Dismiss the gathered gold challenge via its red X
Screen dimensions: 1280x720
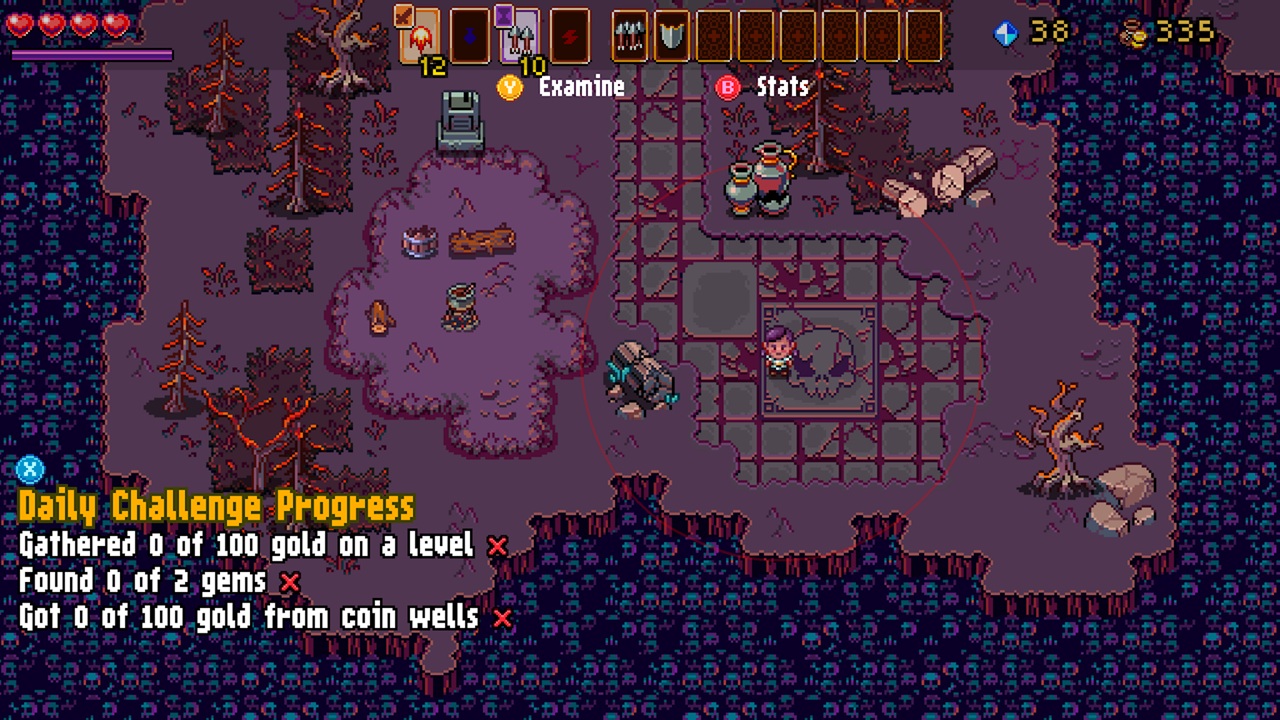[x=497, y=546]
